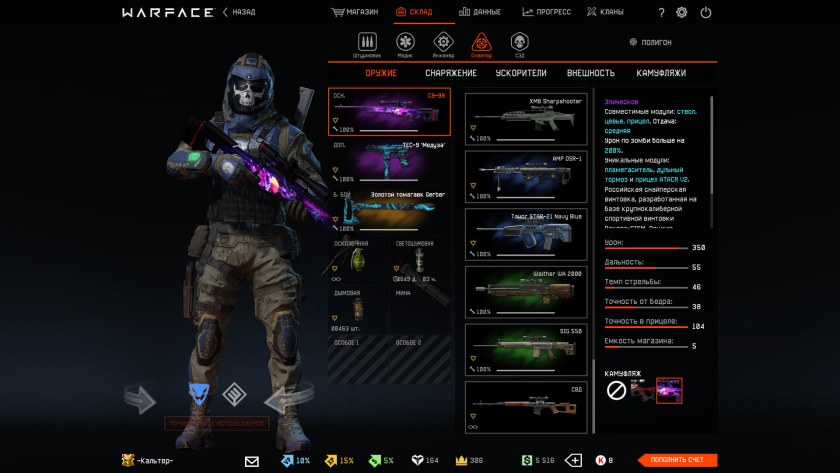
Task: Switch to the КАМУФЛЯЖИ tab
Action: click(661, 73)
